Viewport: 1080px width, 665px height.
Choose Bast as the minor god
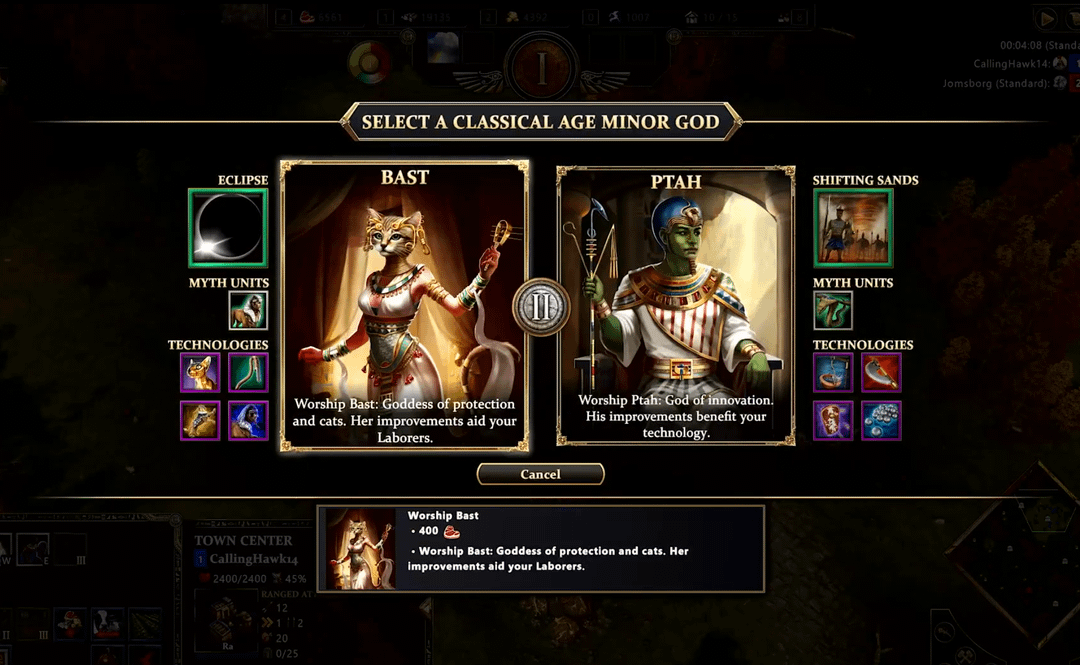pyautogui.click(x=404, y=305)
